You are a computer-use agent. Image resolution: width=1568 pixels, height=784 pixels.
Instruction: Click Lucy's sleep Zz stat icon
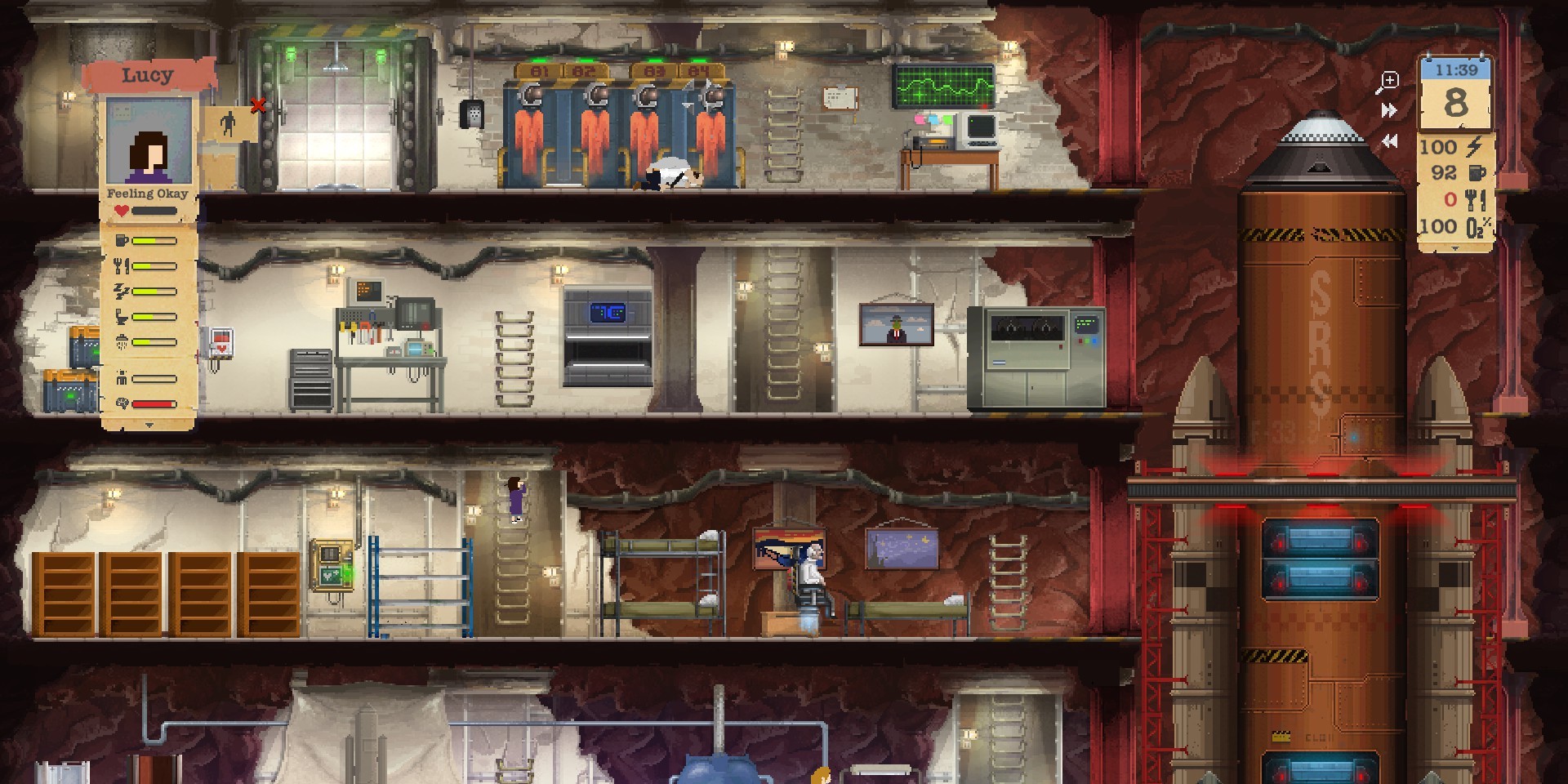pyautogui.click(x=122, y=291)
